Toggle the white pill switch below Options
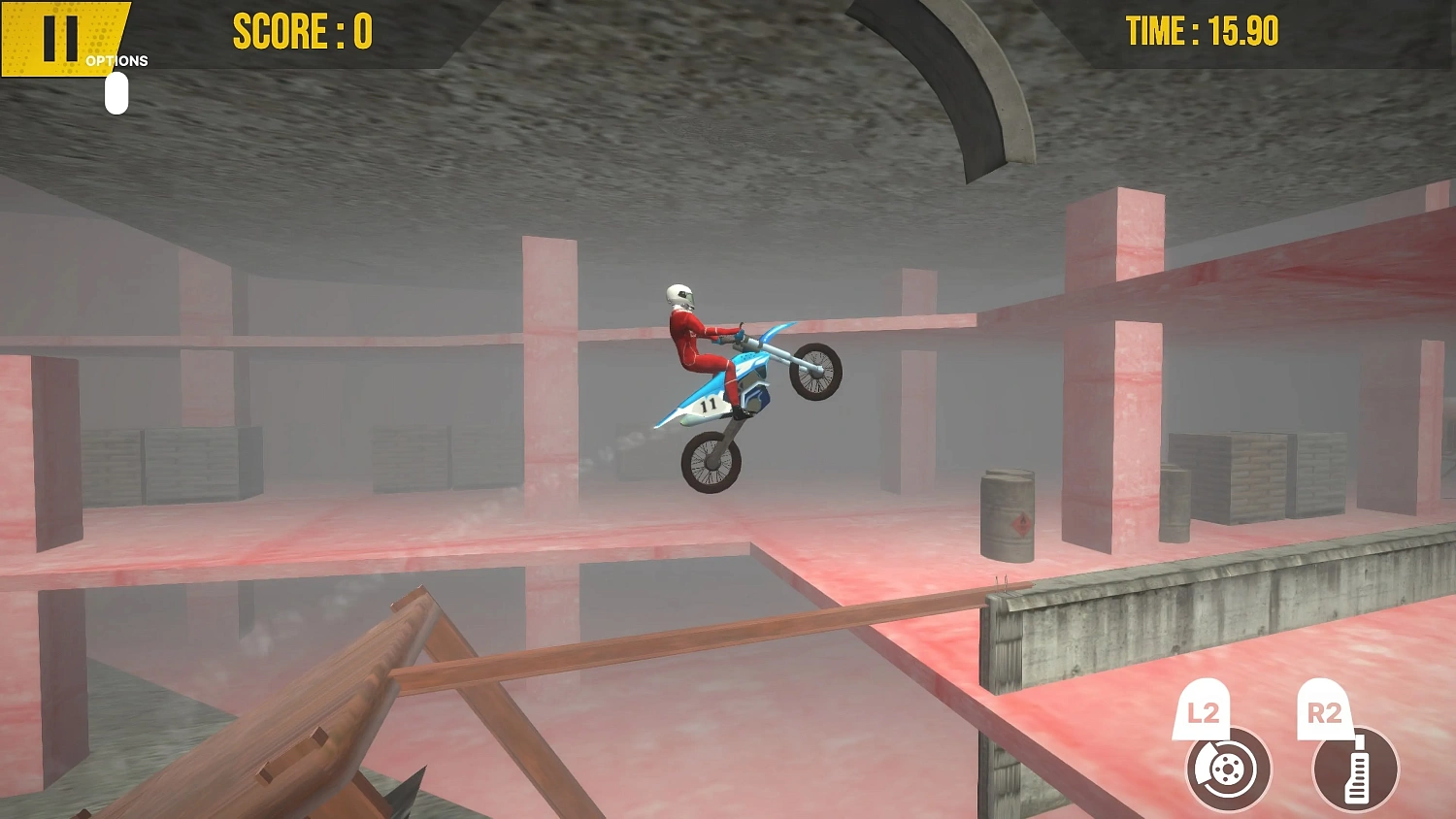This screenshot has width=1456, height=819. coord(116,92)
